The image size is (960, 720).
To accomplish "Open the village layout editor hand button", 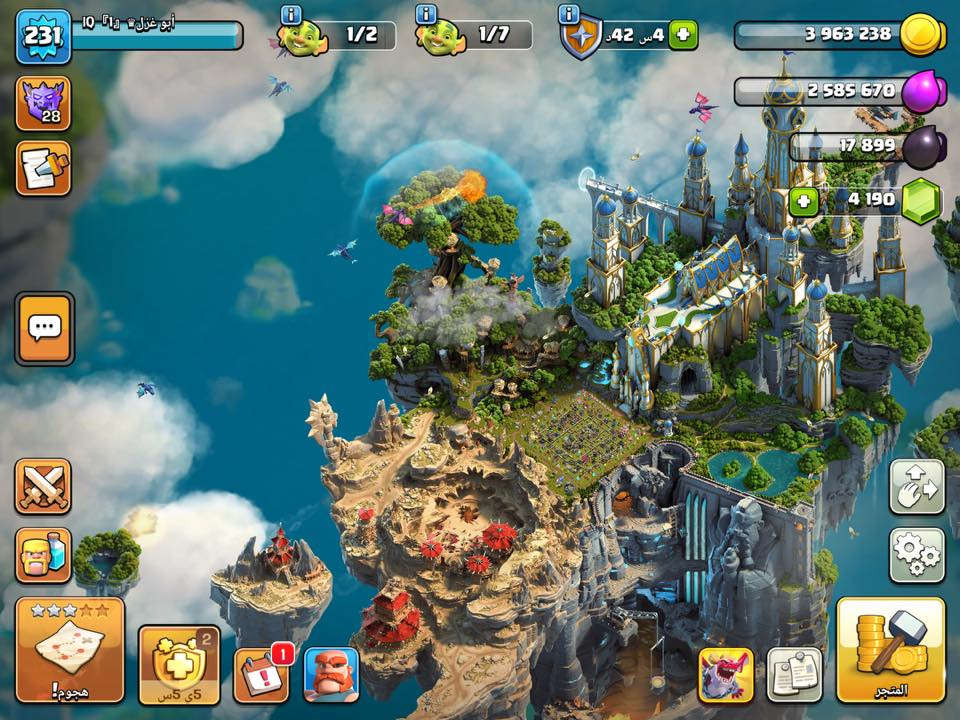I will coord(916,486).
